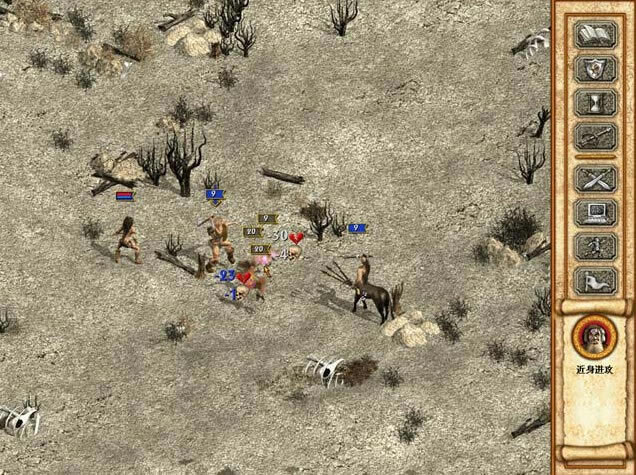Screen dimensions: 636x475
Task: Choose the crossed swords combat button
Action: point(595,181)
